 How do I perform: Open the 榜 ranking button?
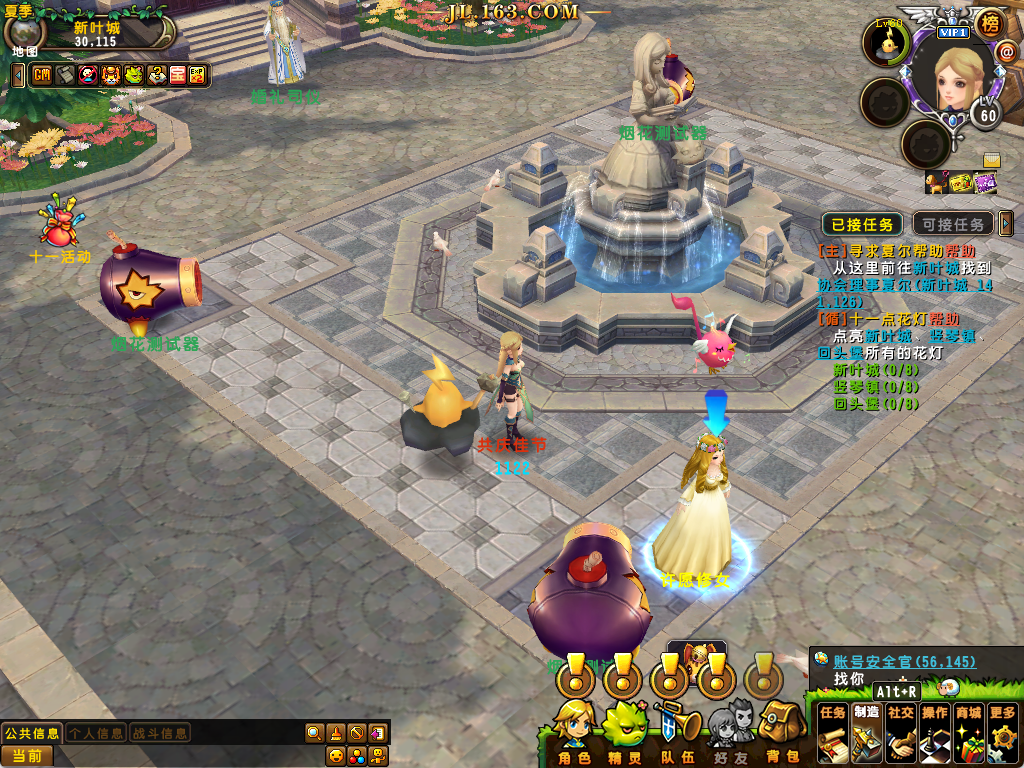click(989, 22)
